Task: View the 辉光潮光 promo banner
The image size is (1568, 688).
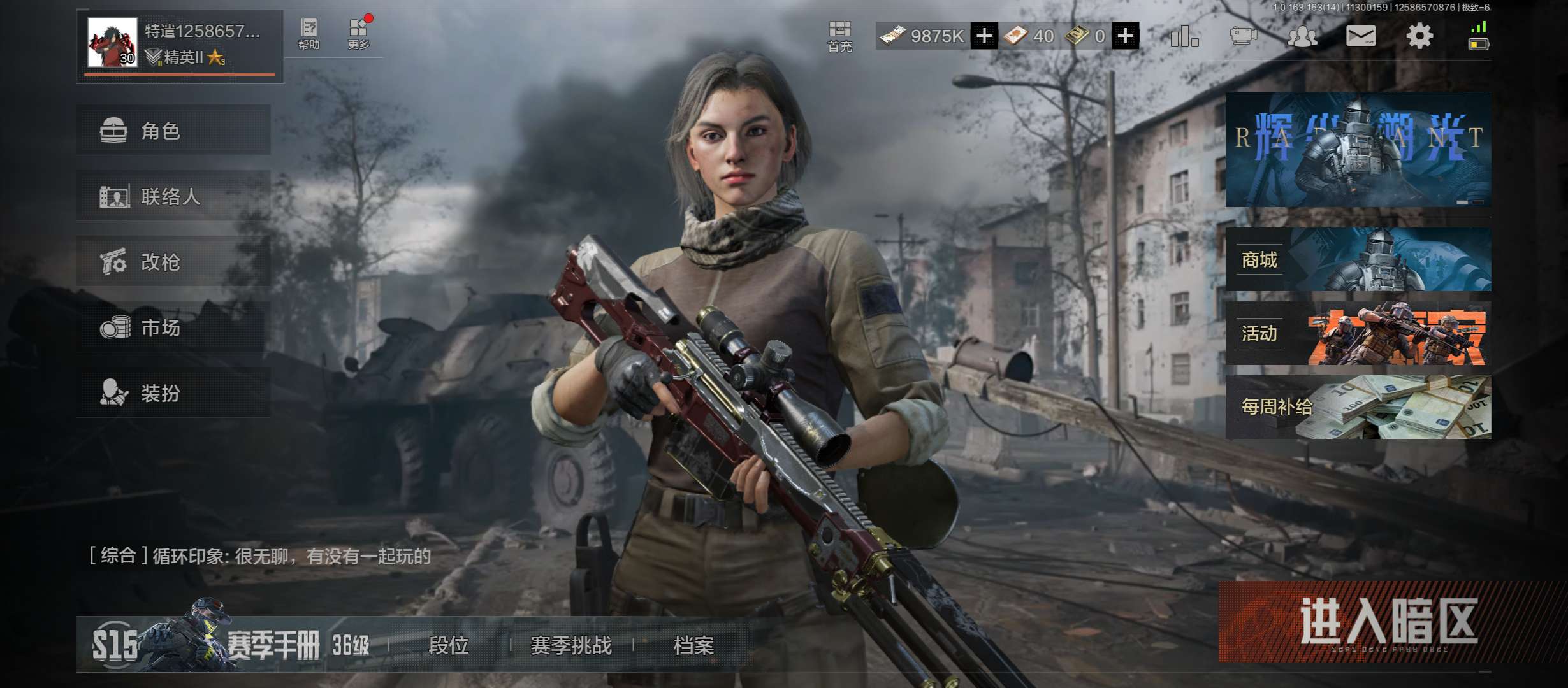Action: [1358, 150]
